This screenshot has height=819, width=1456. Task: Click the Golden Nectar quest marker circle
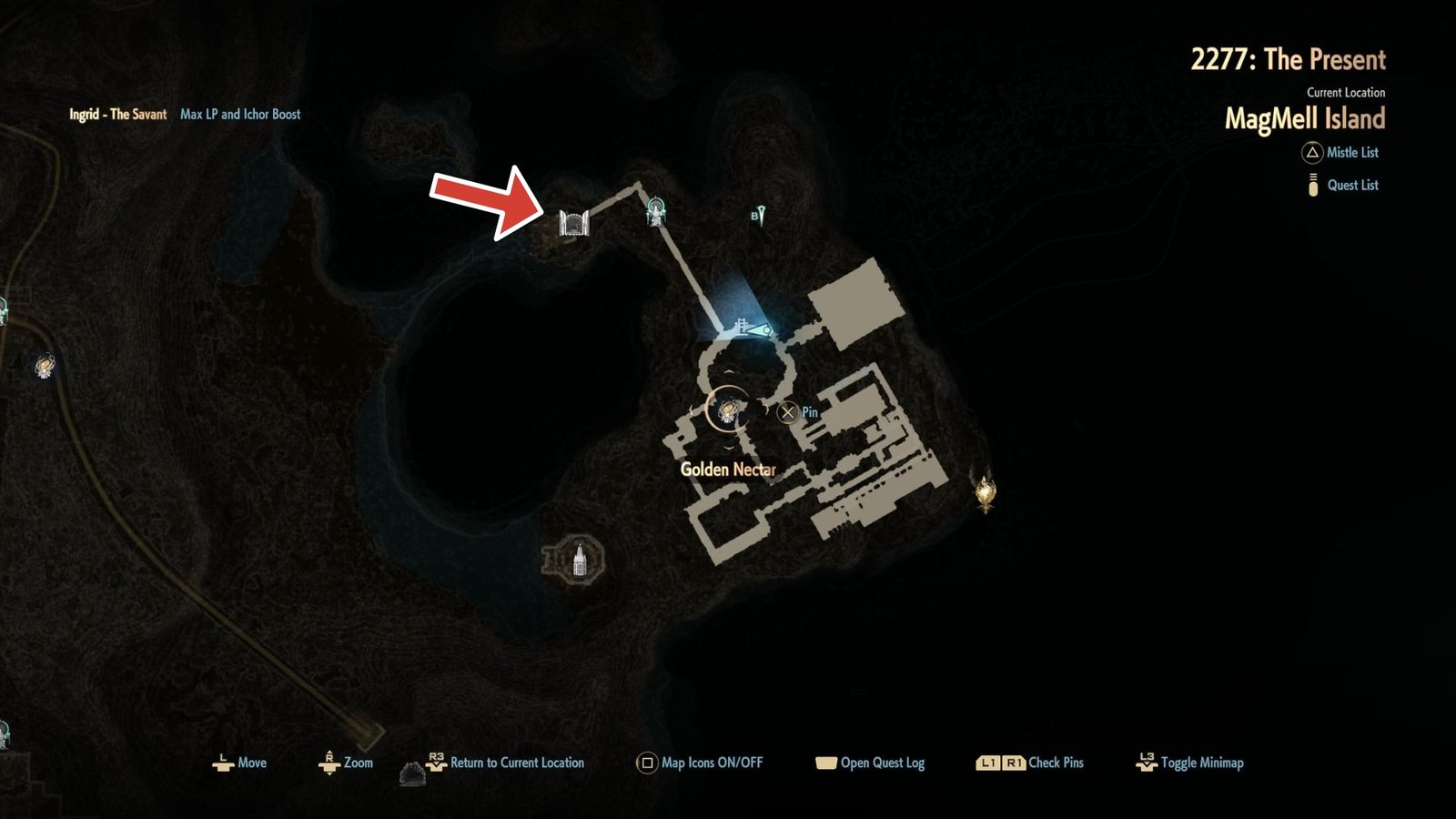point(727,411)
